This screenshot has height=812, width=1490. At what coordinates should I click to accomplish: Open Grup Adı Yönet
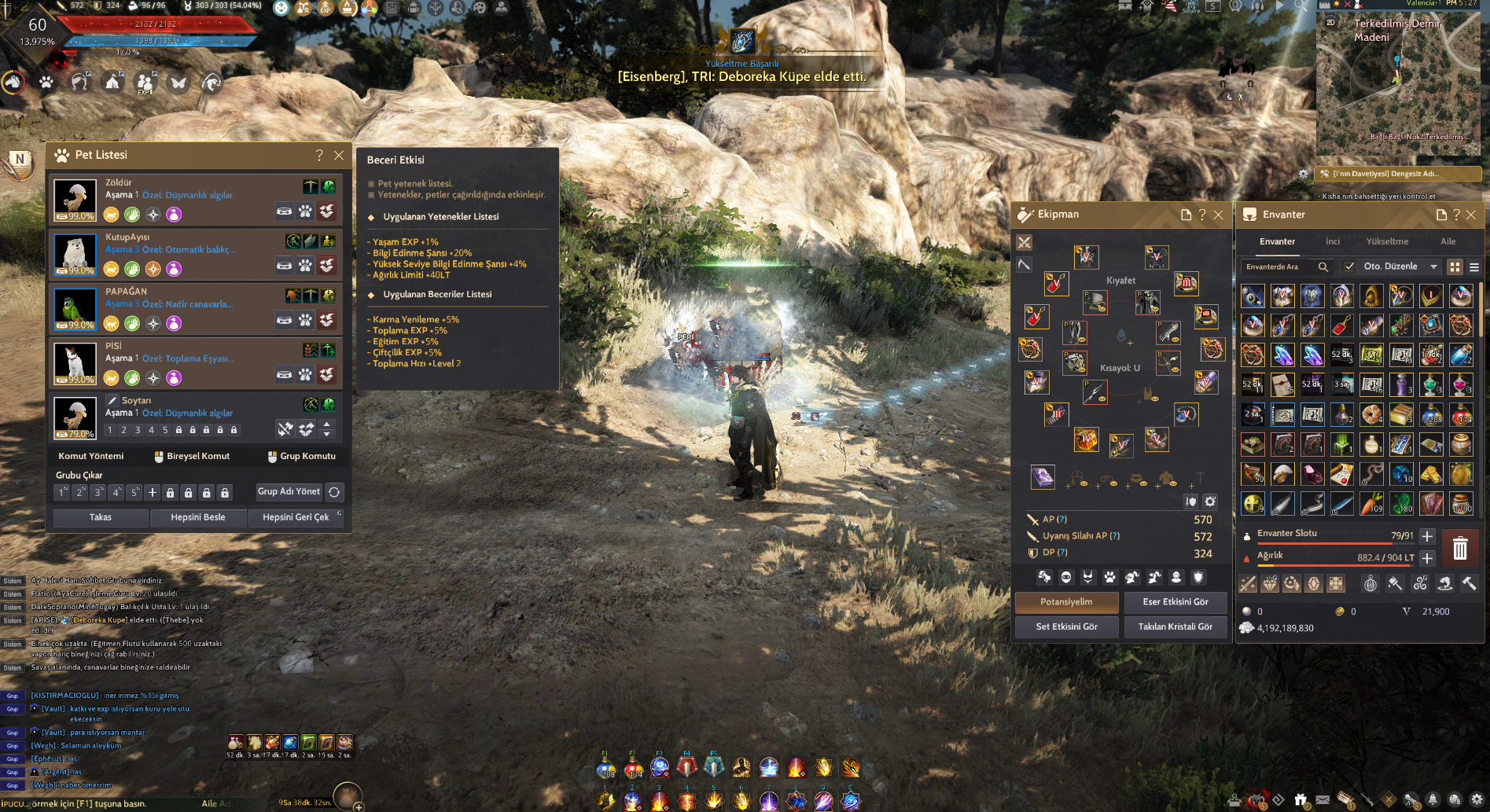(x=289, y=491)
